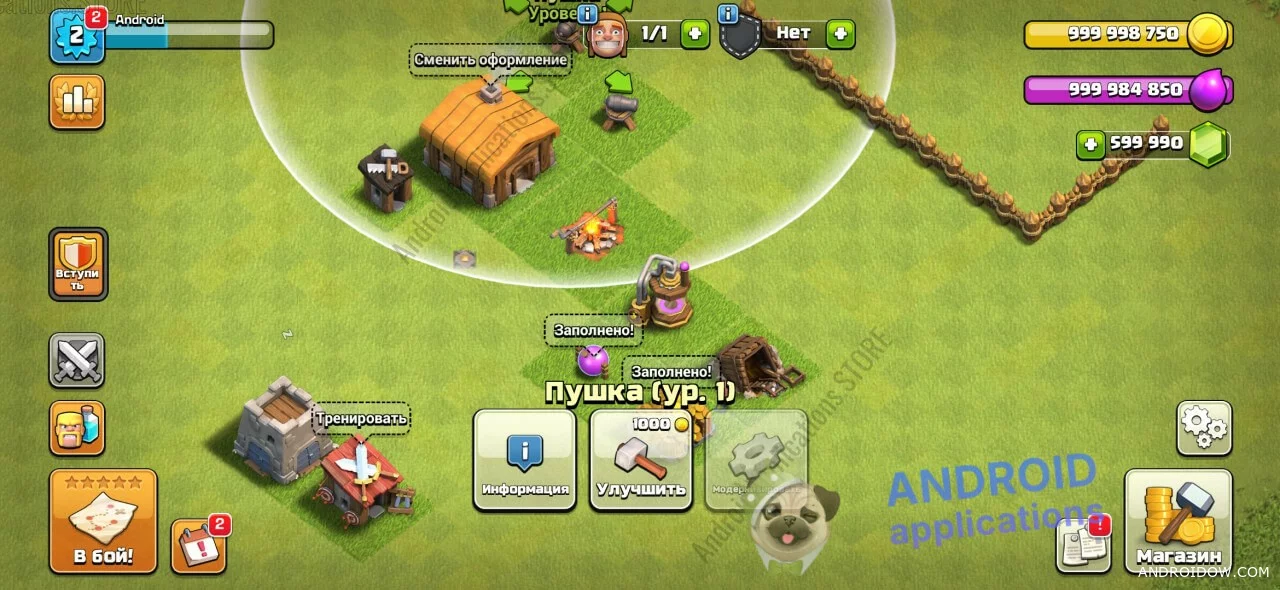Collect the full elixir bubble

point(593,358)
